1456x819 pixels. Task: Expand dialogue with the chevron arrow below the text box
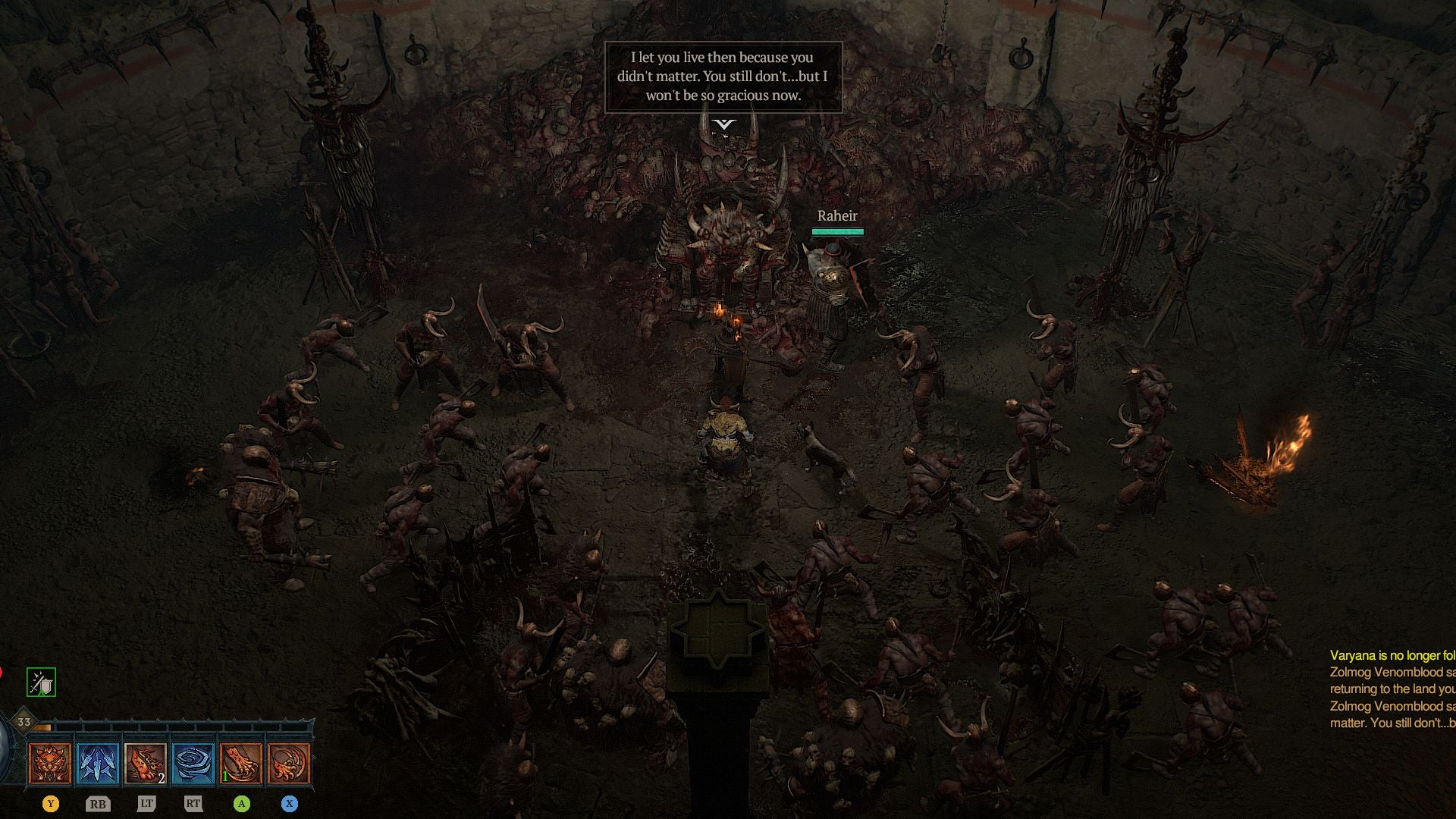tap(724, 123)
